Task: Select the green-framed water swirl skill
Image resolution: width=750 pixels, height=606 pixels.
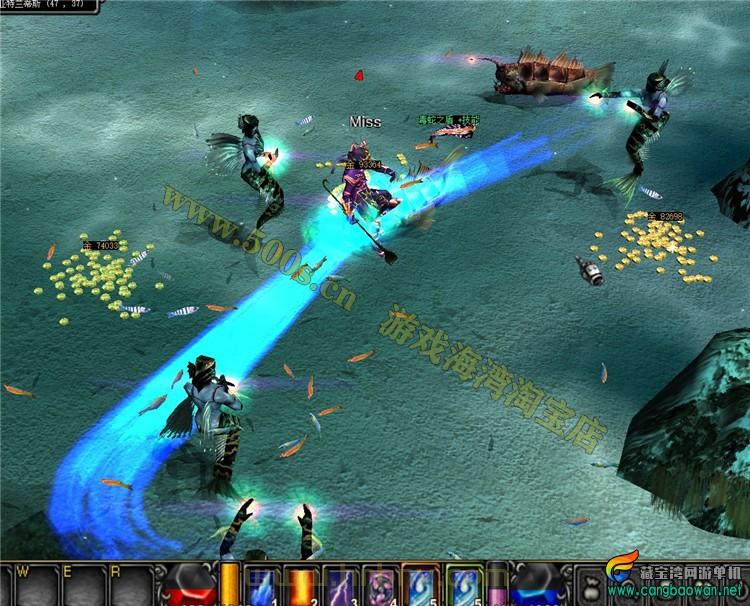Action: 461,586
